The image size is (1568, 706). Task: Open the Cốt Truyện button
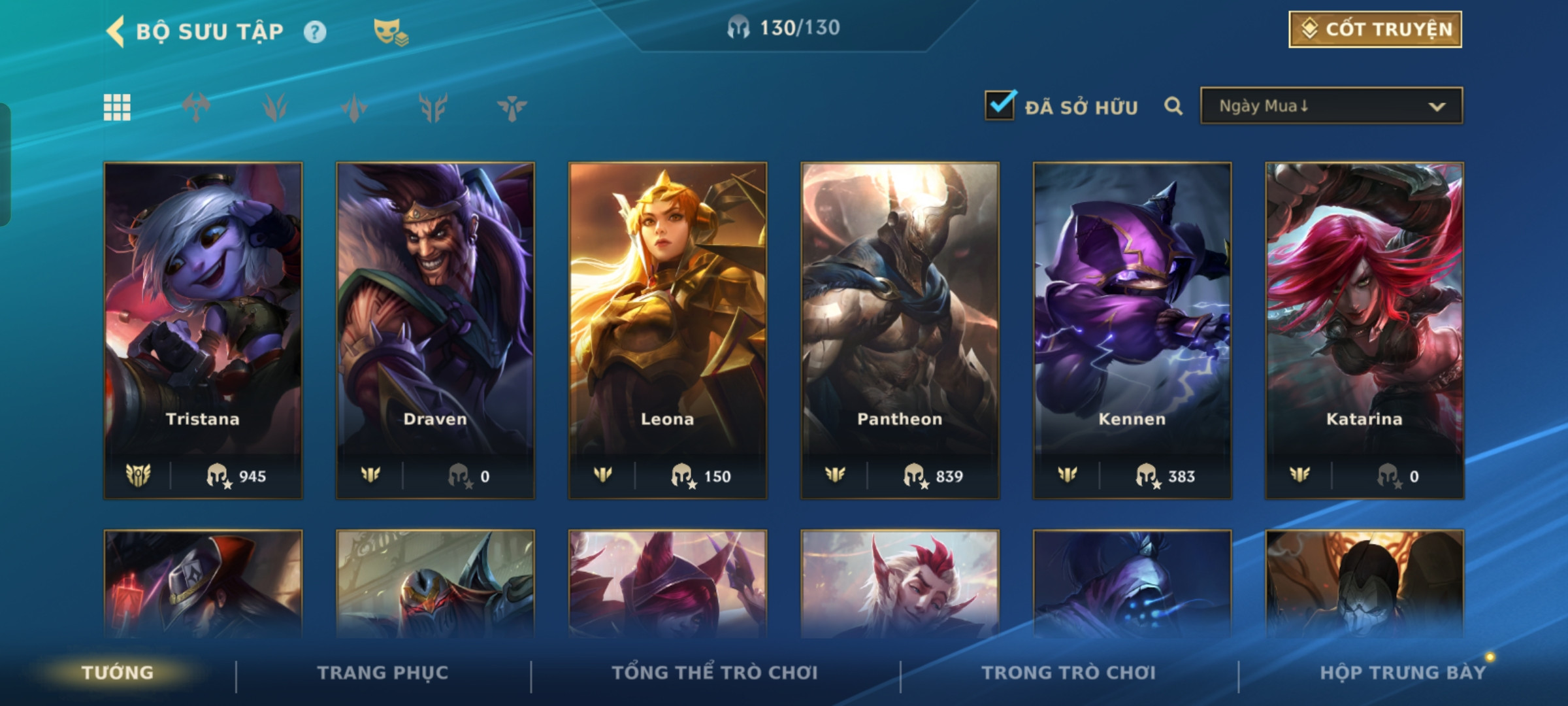[1375, 29]
